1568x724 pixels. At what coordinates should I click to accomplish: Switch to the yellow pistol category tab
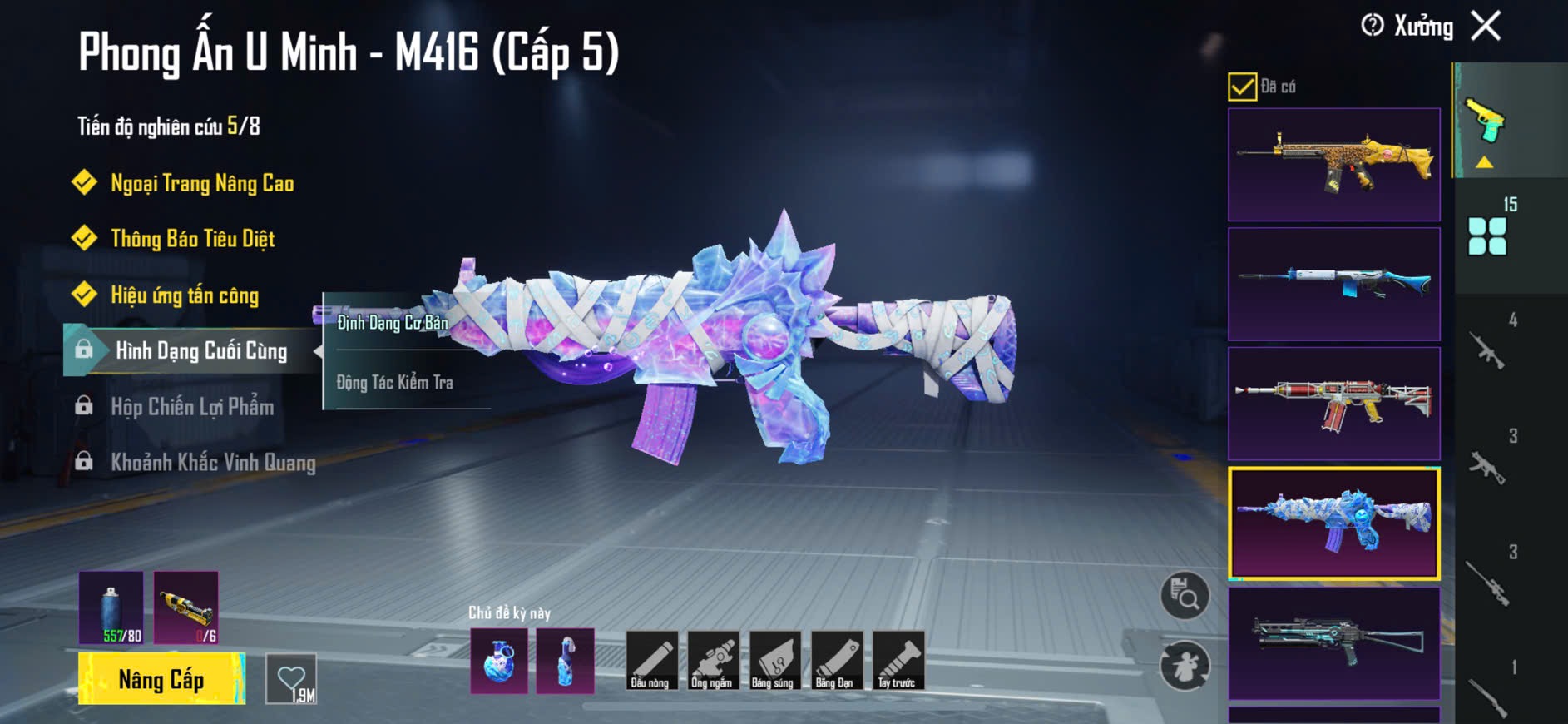point(1486,123)
